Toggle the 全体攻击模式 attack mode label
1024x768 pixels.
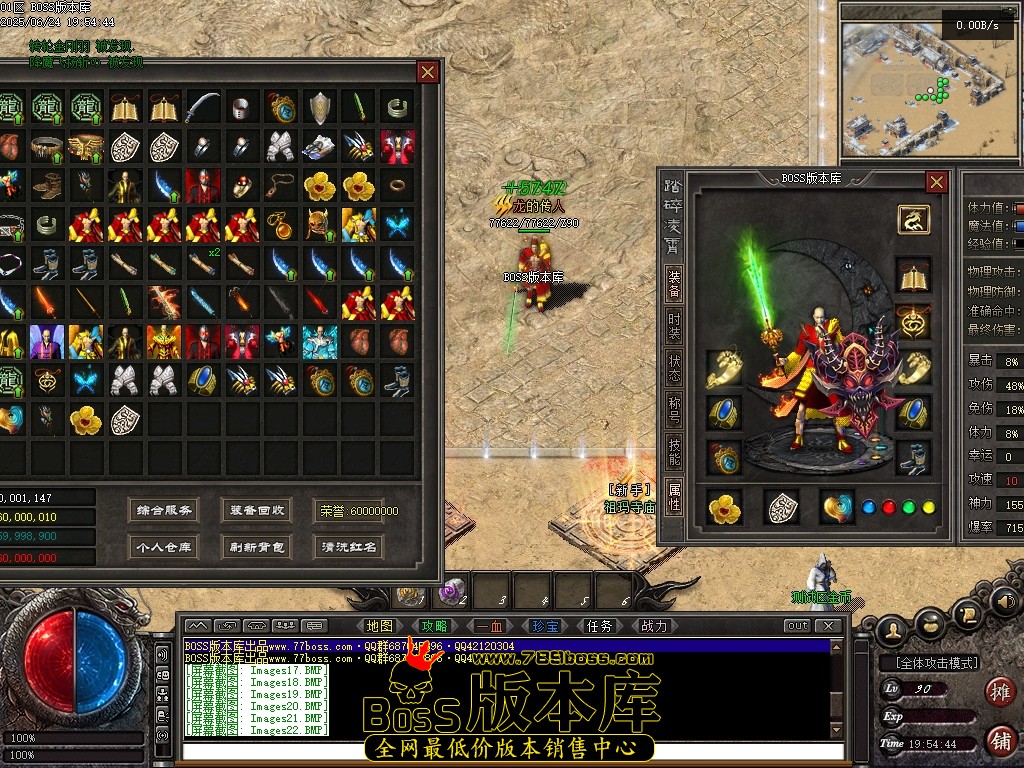(929, 663)
